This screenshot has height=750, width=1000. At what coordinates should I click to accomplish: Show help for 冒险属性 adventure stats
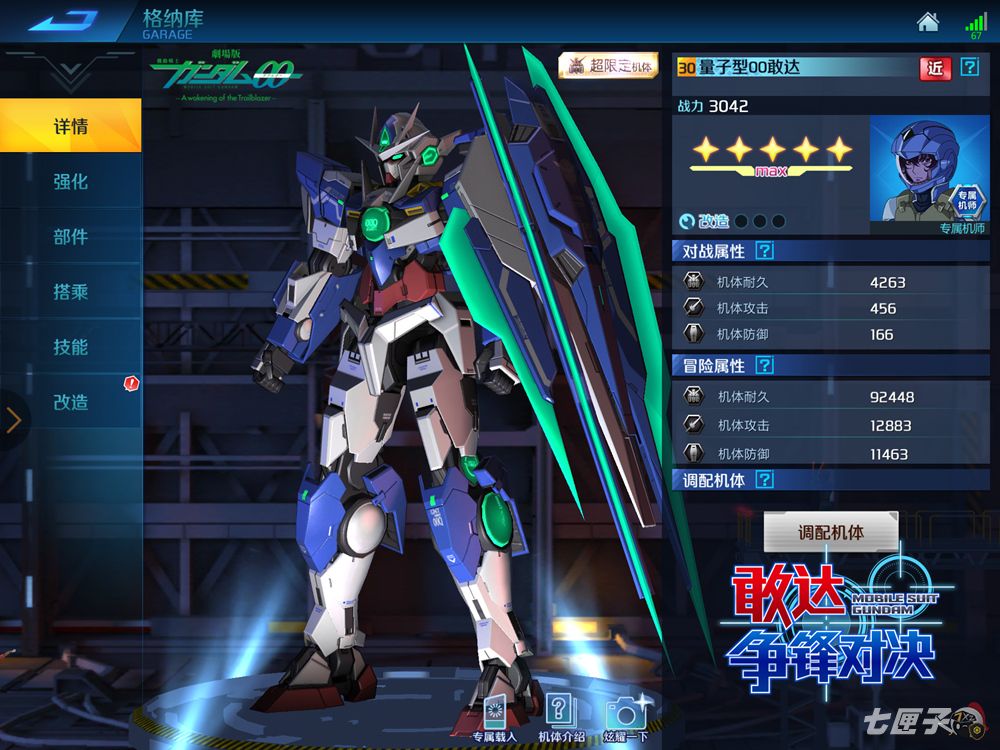pos(765,366)
